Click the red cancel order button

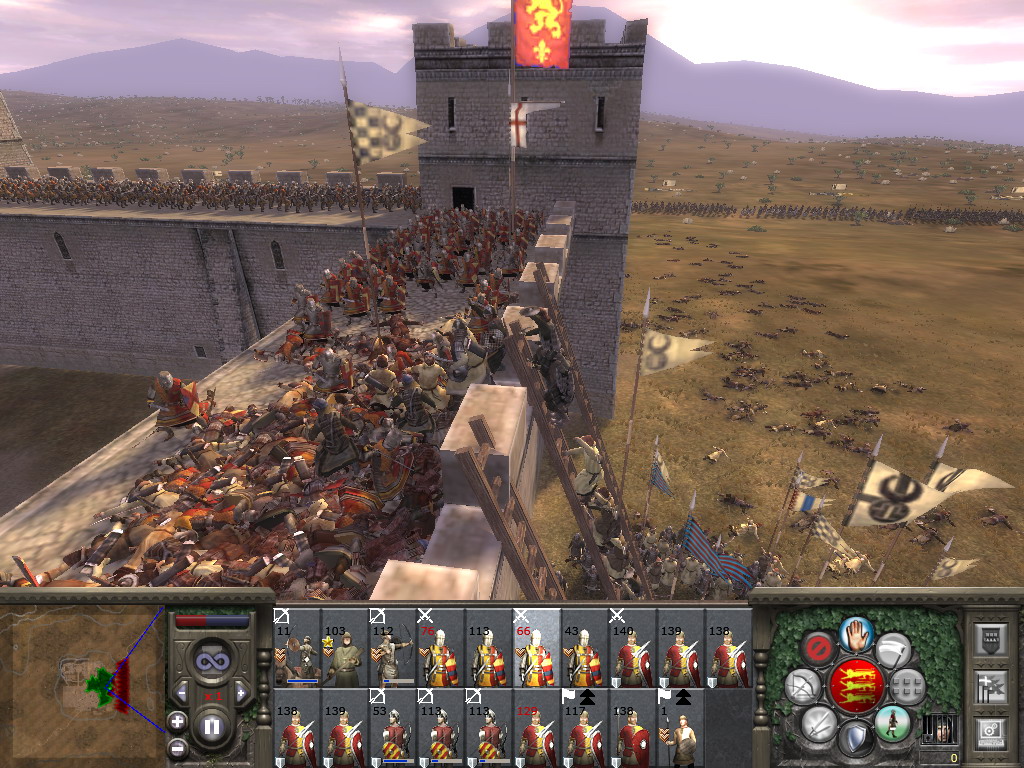point(819,648)
